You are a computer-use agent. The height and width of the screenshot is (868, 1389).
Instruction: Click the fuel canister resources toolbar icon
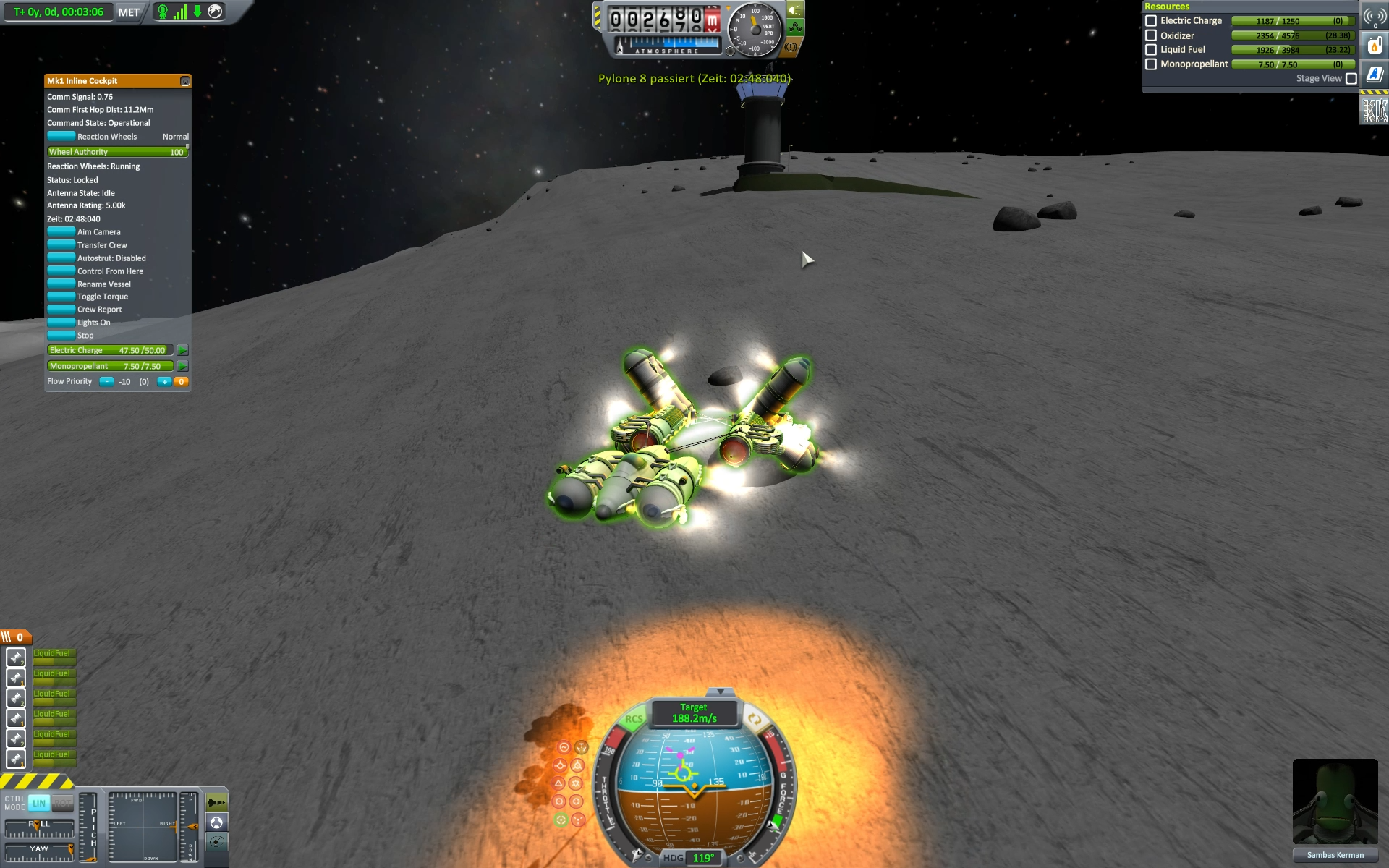[1375, 46]
